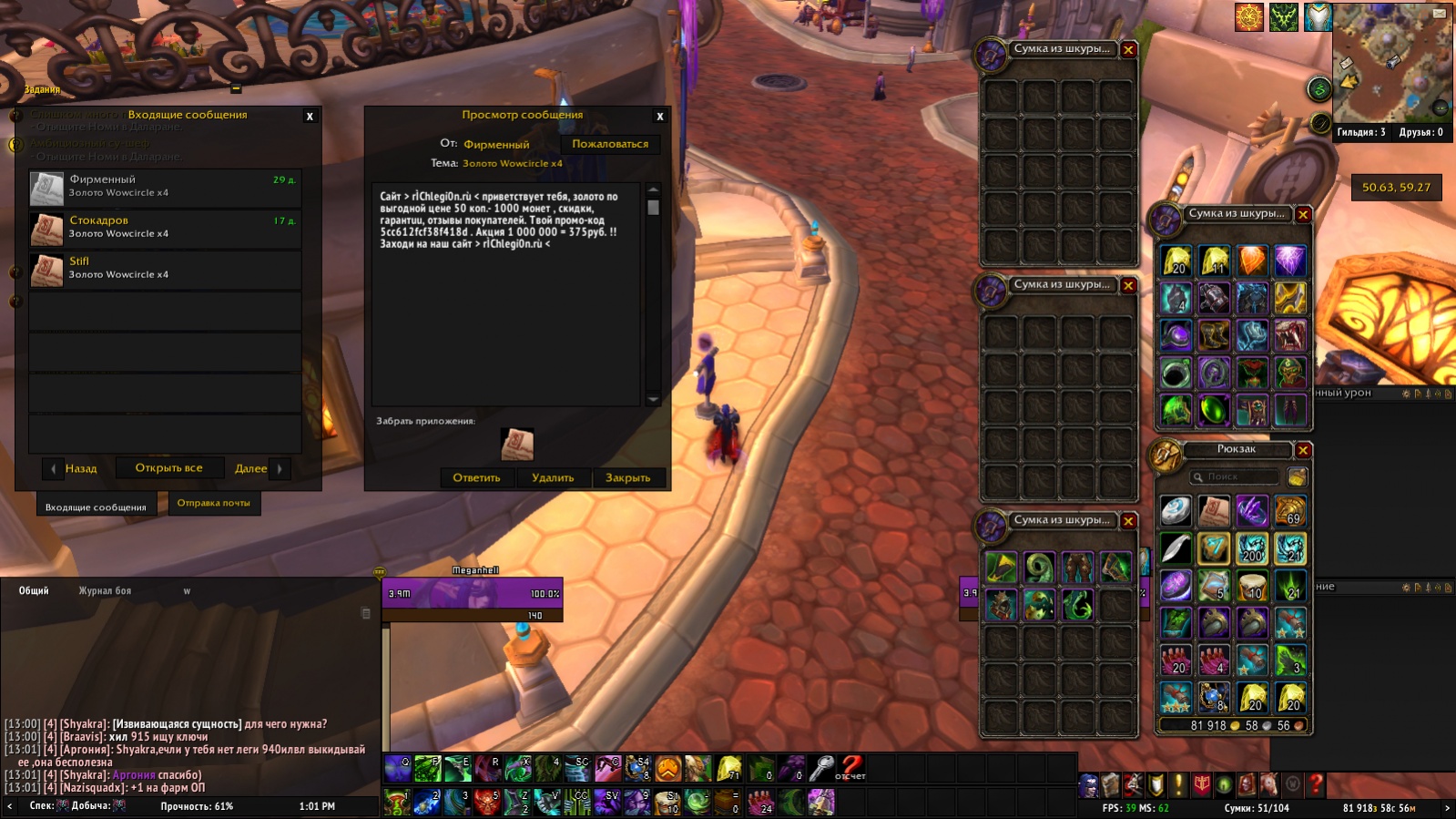Image resolution: width=1456 pixels, height=819 pixels.
Task: Select the Журнал боя chat tab
Action: pyautogui.click(x=105, y=591)
